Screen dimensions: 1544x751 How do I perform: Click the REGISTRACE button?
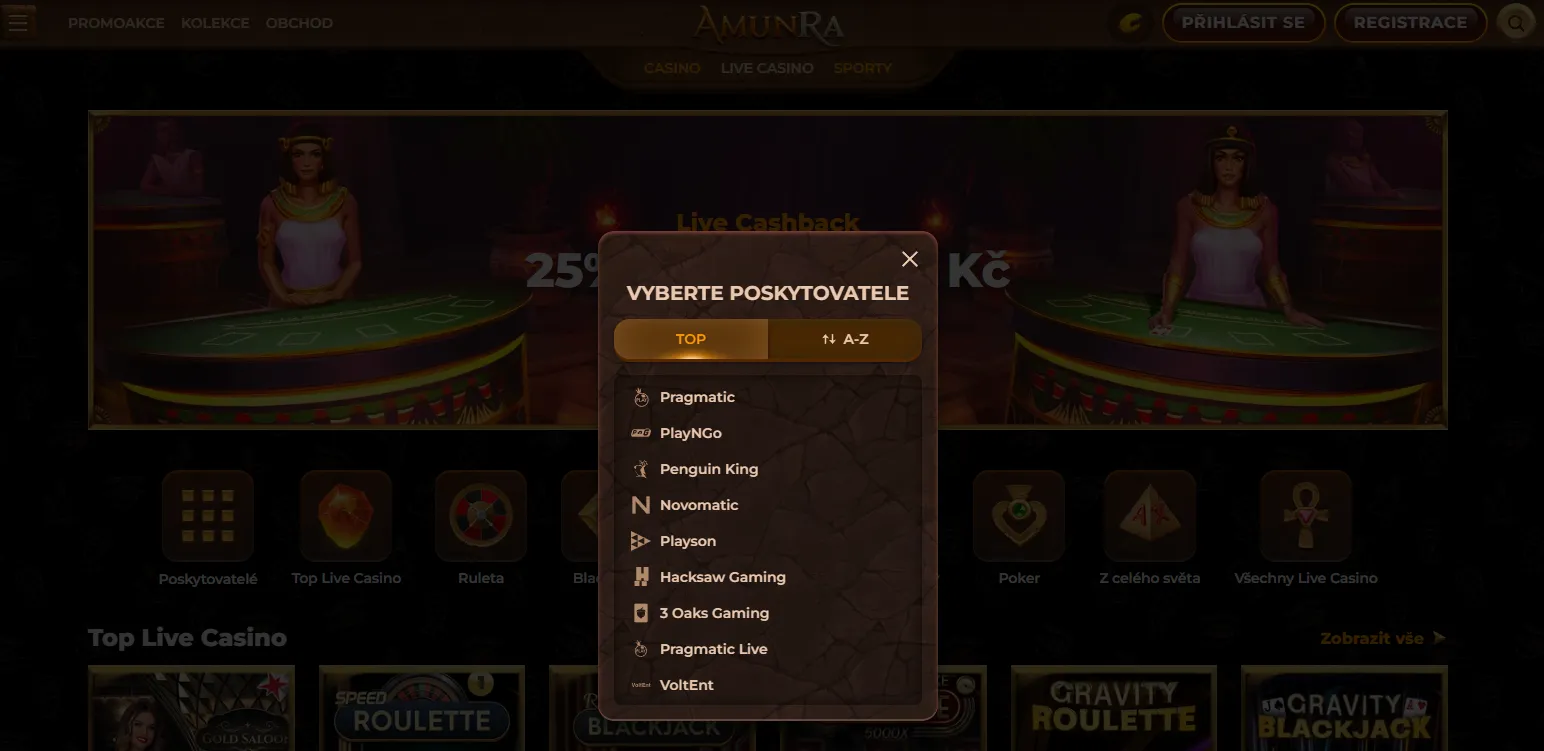pos(1410,21)
